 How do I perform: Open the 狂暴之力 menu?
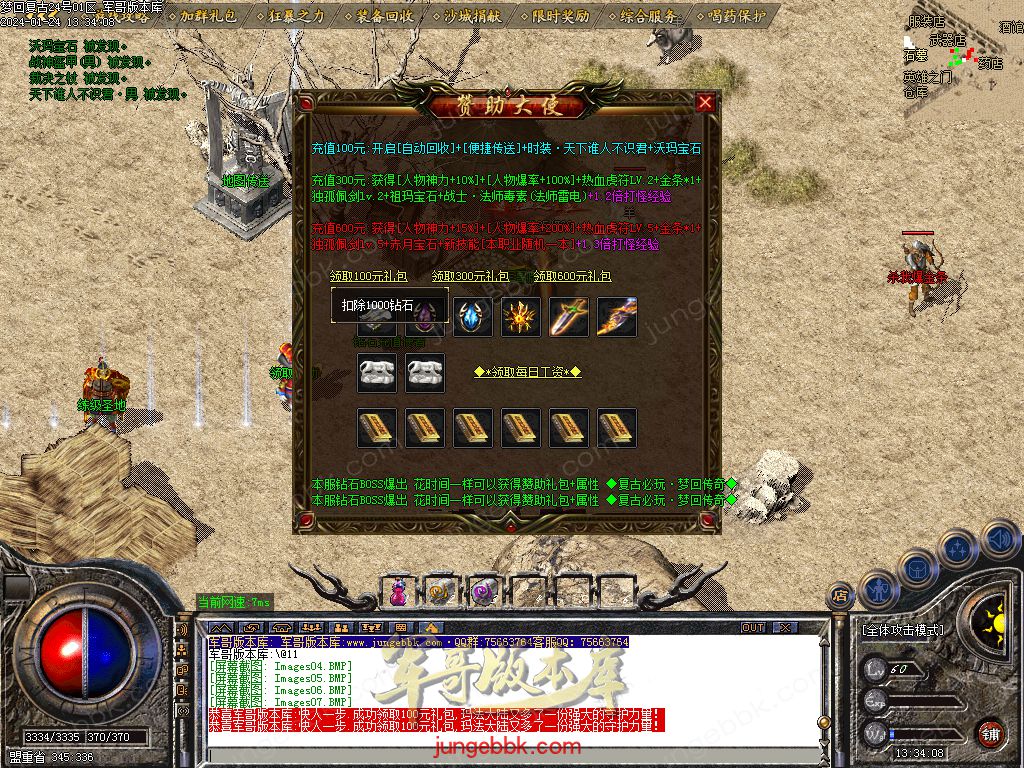[x=296, y=16]
